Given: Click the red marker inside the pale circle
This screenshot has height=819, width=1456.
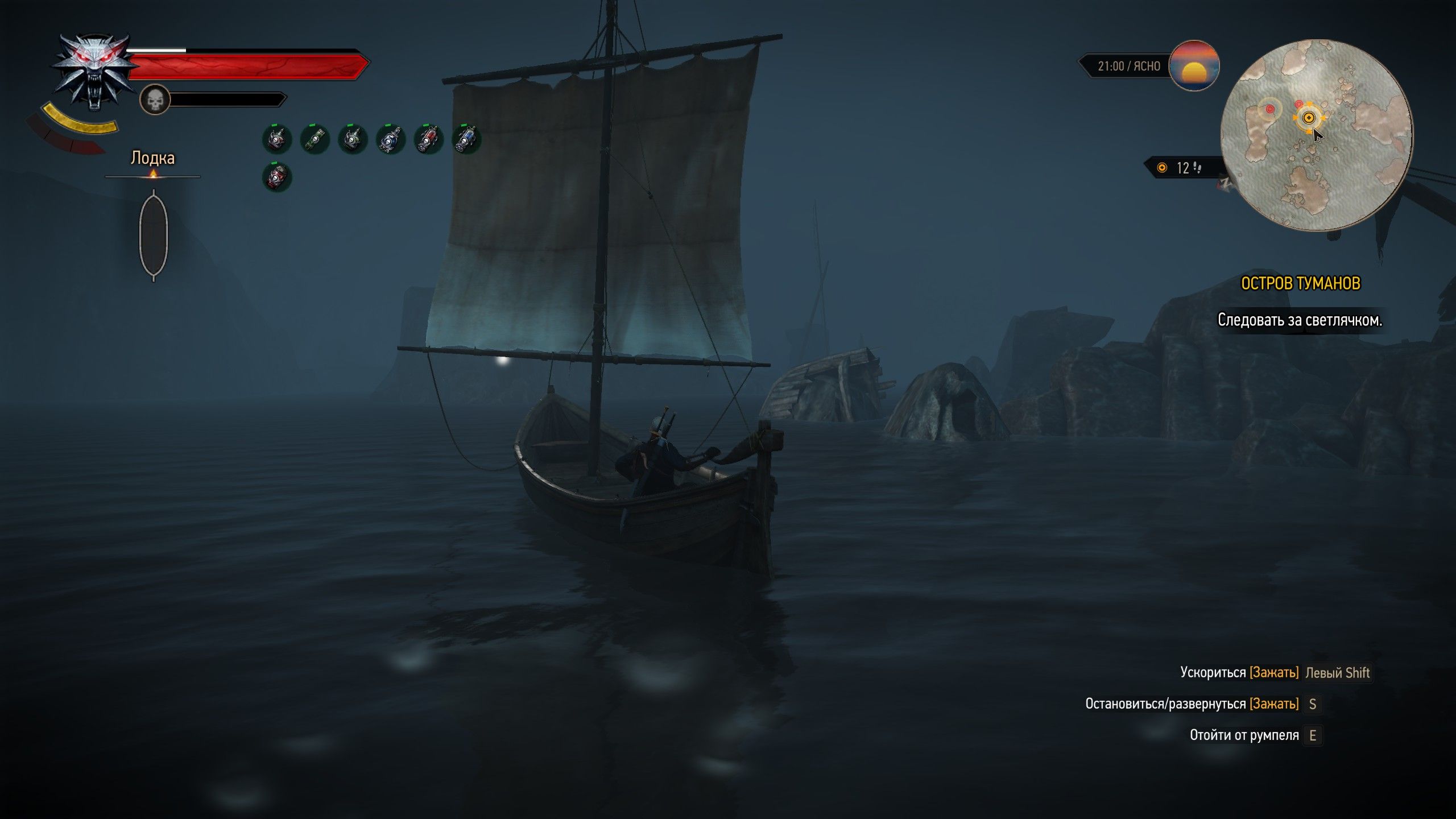Looking at the screenshot, I should [x=1269, y=109].
